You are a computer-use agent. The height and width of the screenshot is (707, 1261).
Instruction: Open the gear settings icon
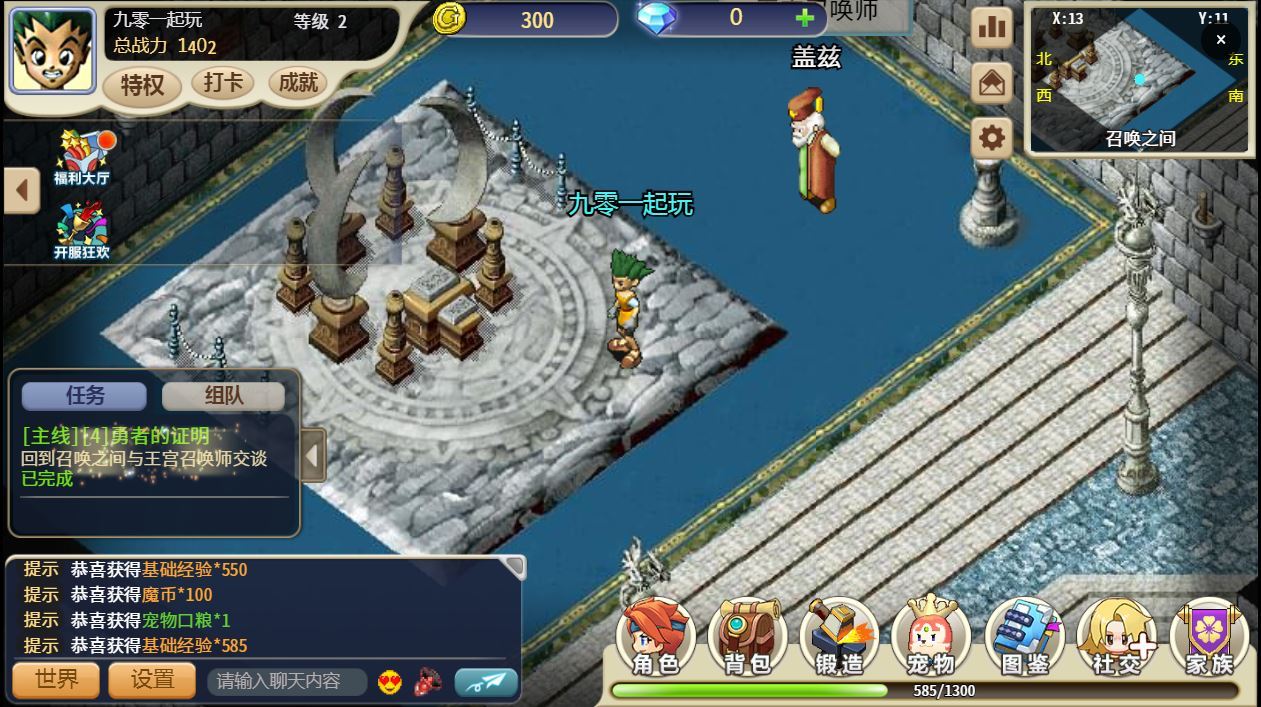(992, 137)
